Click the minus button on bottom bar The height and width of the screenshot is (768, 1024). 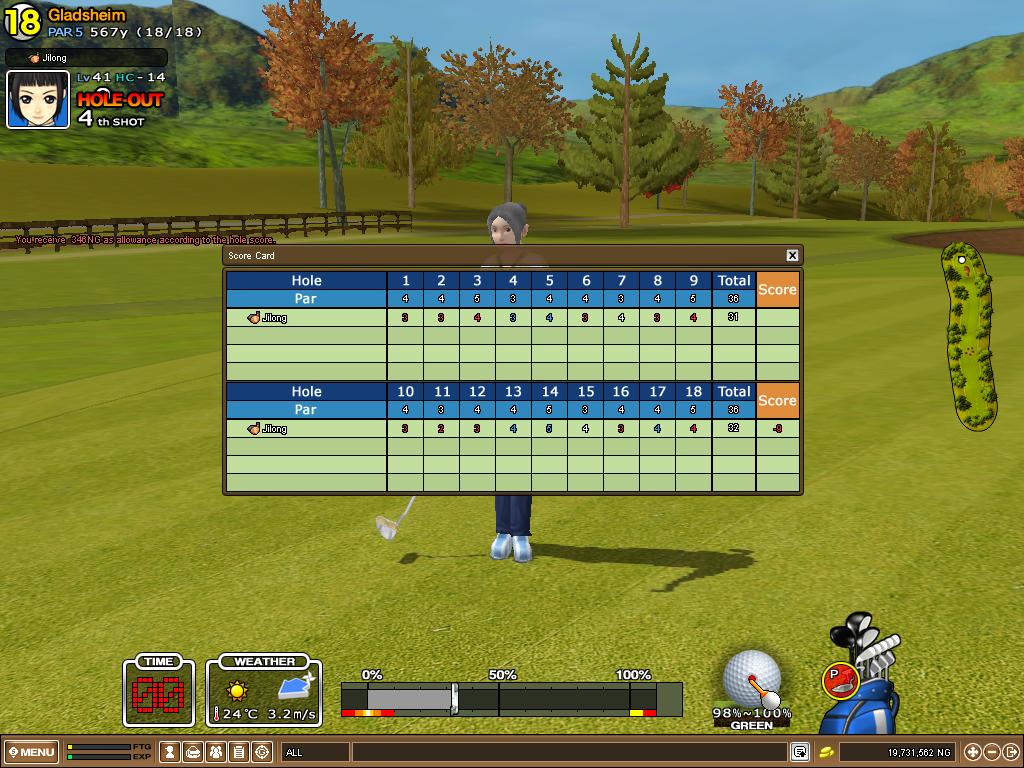pyautogui.click(x=991, y=752)
